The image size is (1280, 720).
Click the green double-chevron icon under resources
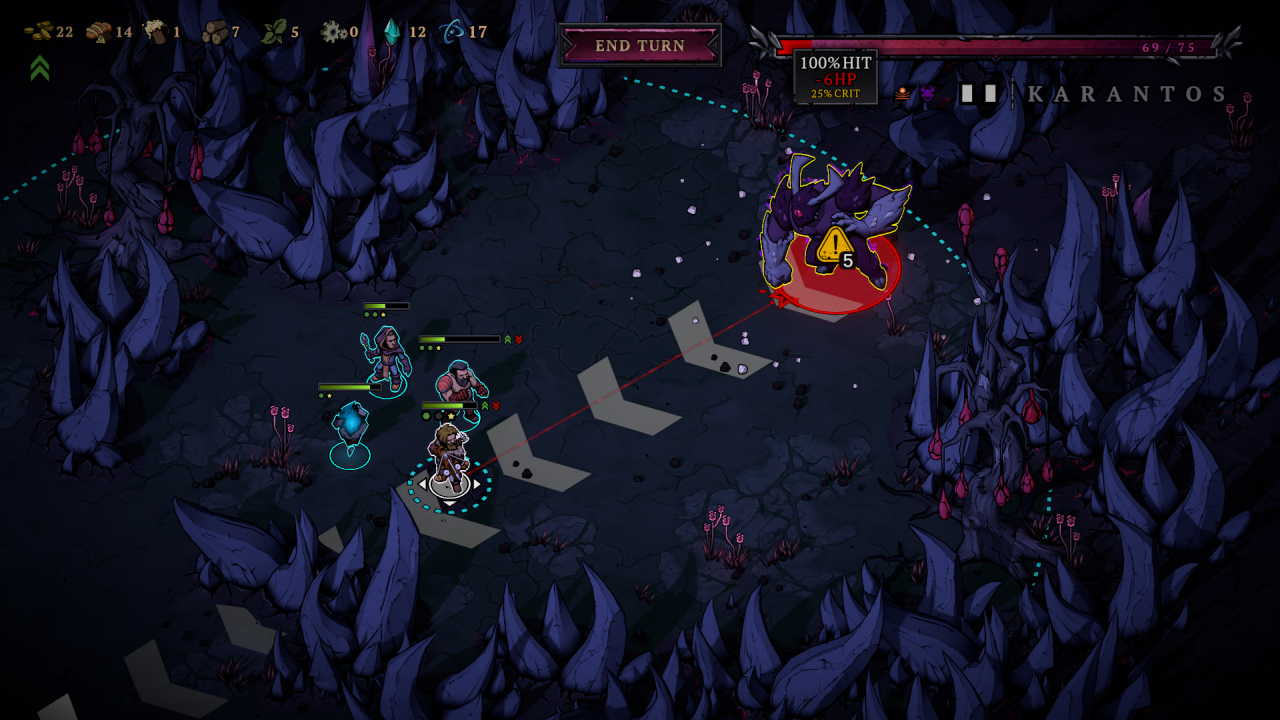(40, 68)
